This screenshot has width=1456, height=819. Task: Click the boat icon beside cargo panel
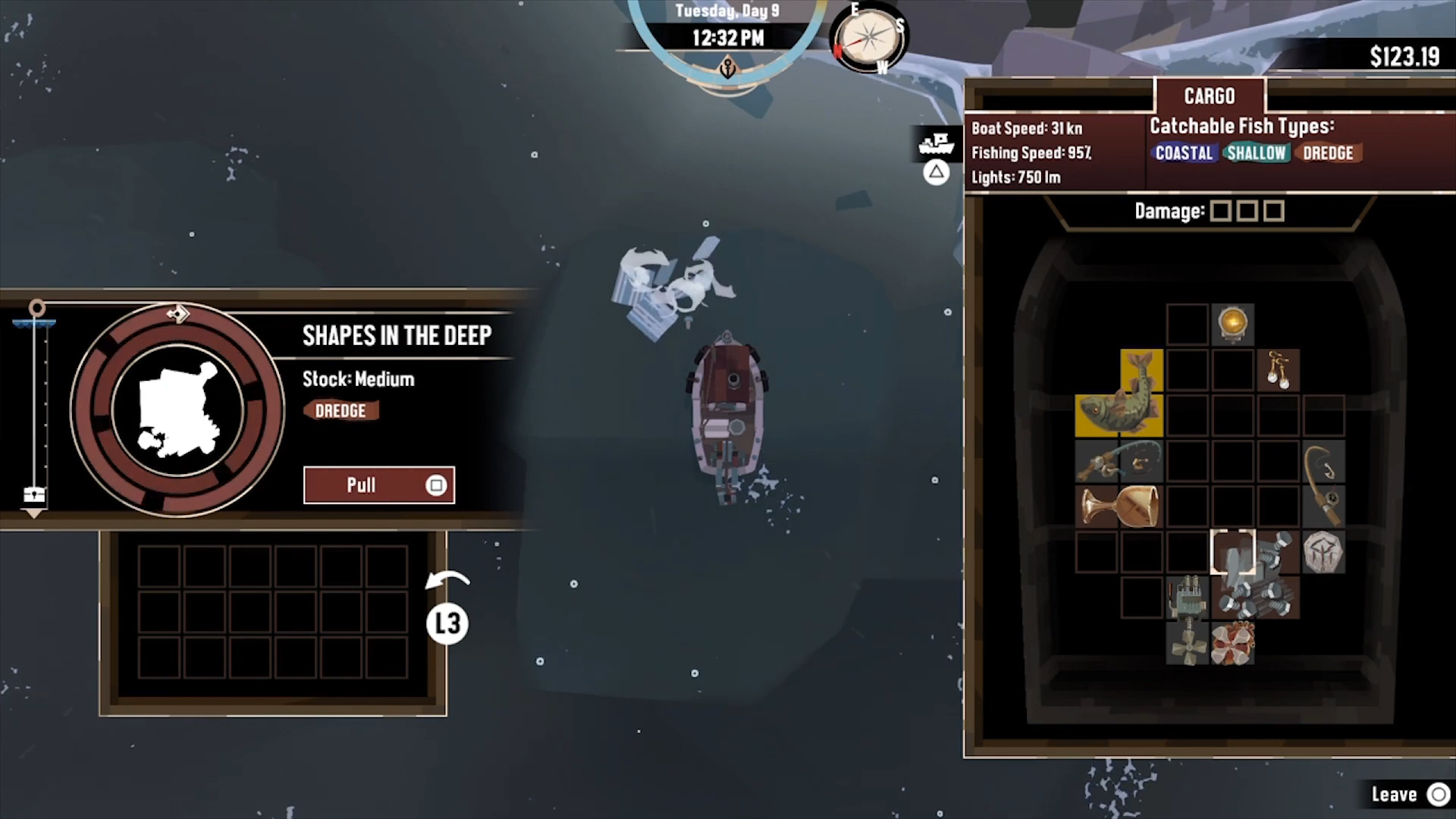tap(937, 143)
